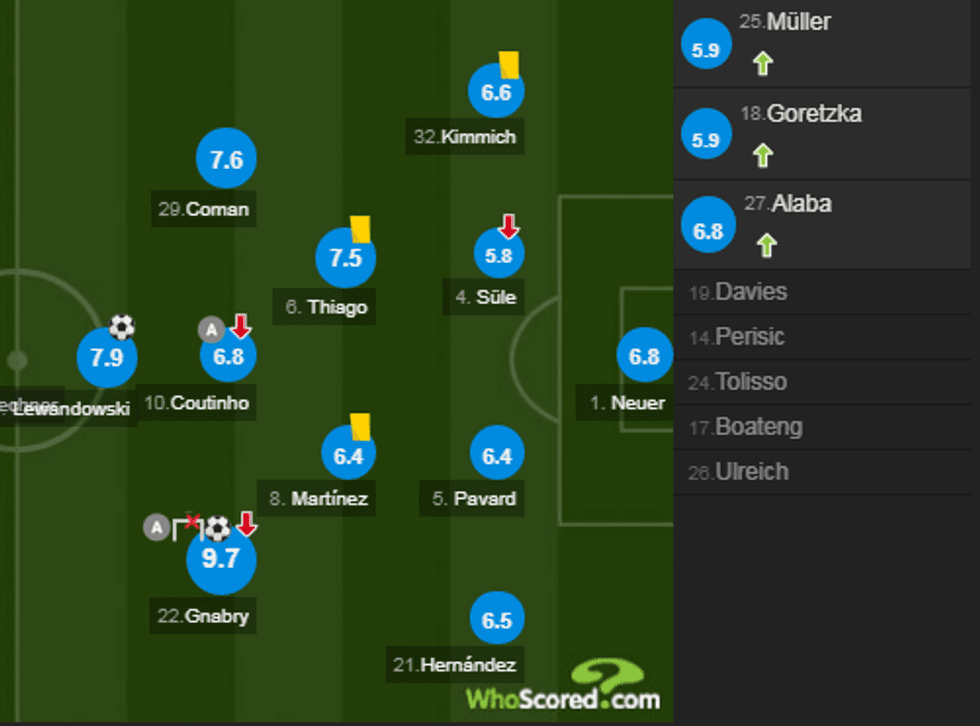
Task: Choose Alaba's substitute entry
Action: click(826, 224)
